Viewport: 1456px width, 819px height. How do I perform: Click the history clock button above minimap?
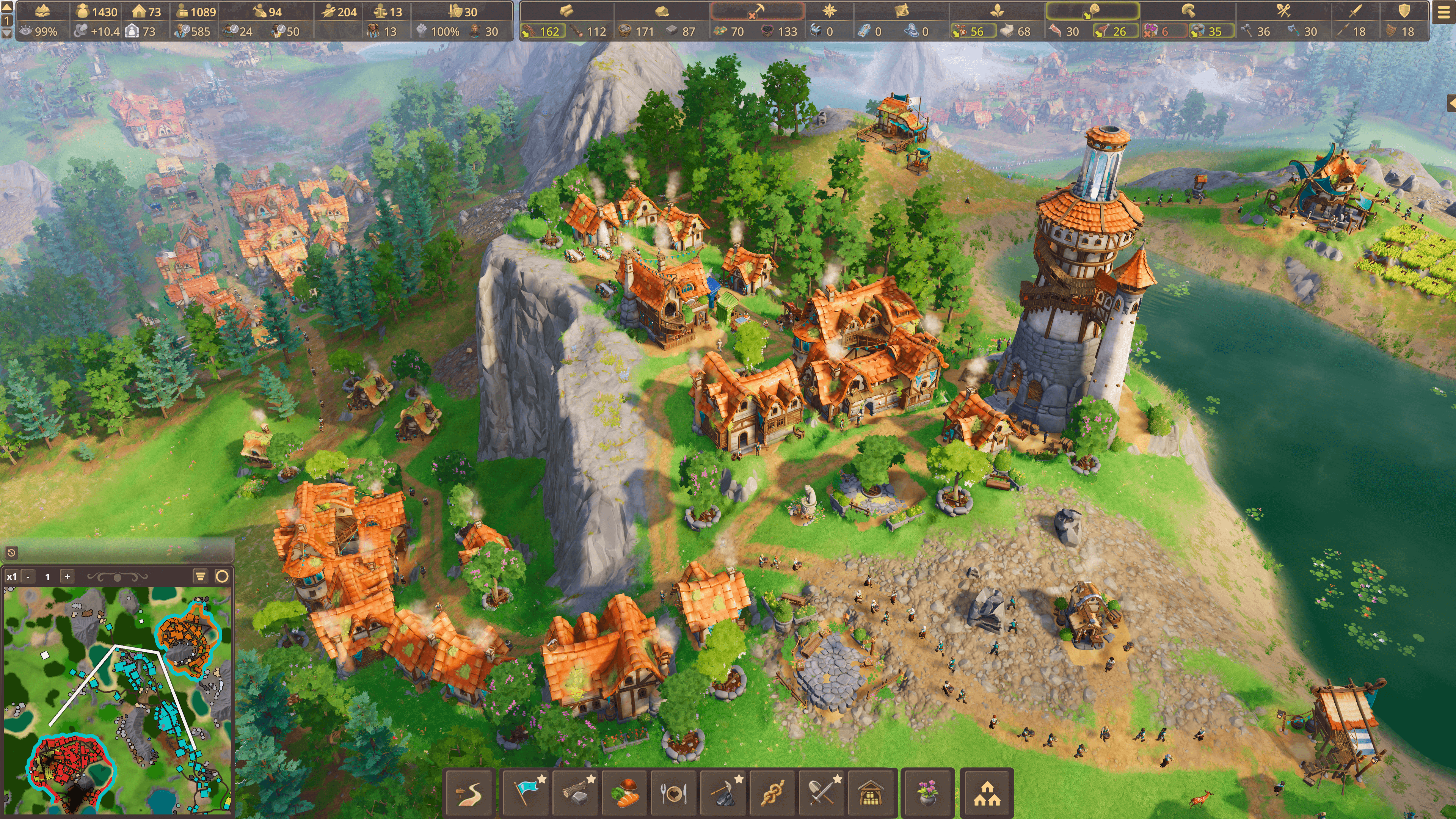click(x=11, y=552)
